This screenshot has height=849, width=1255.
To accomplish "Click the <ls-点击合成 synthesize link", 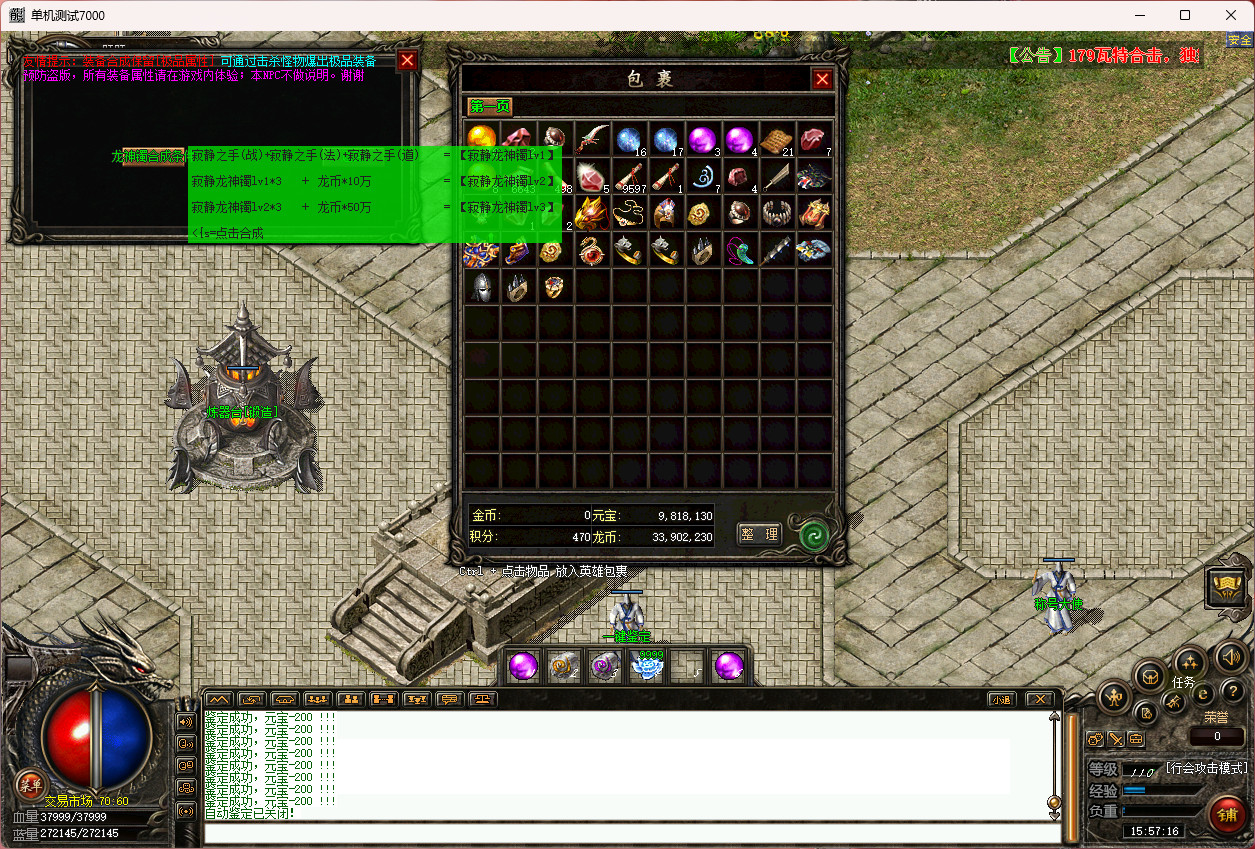I will [228, 233].
